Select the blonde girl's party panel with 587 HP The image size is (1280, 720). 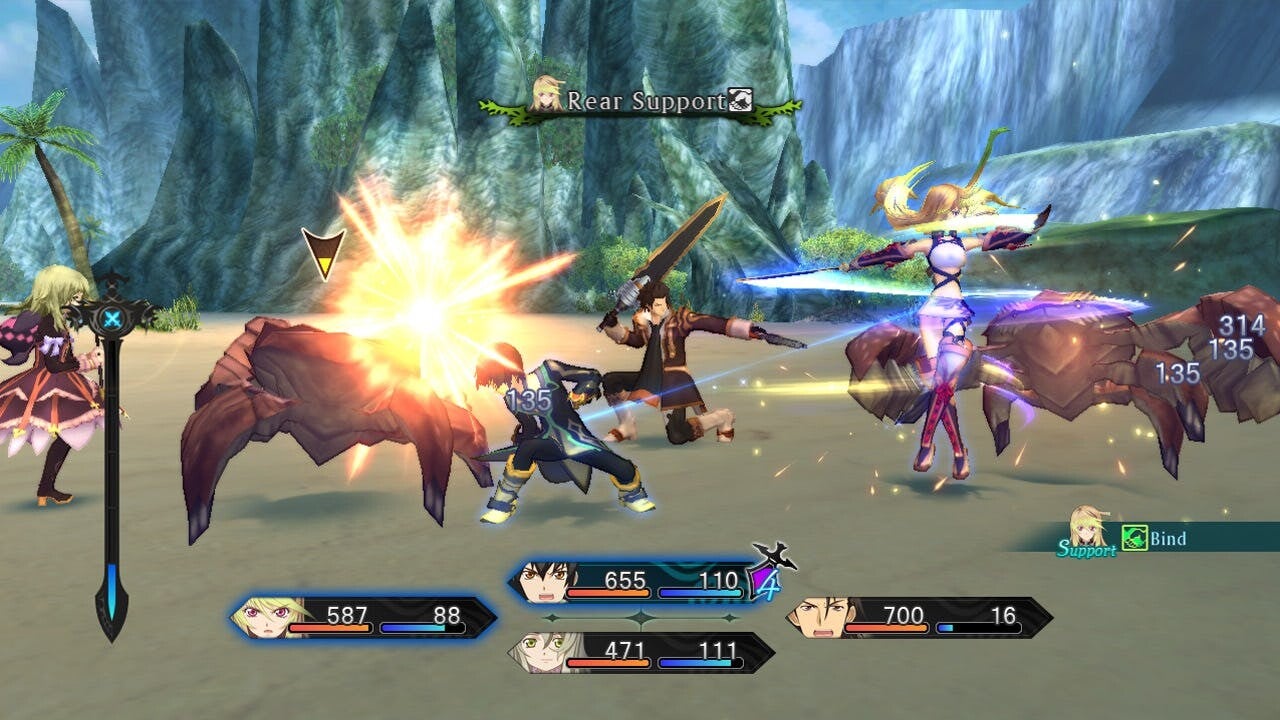point(364,617)
